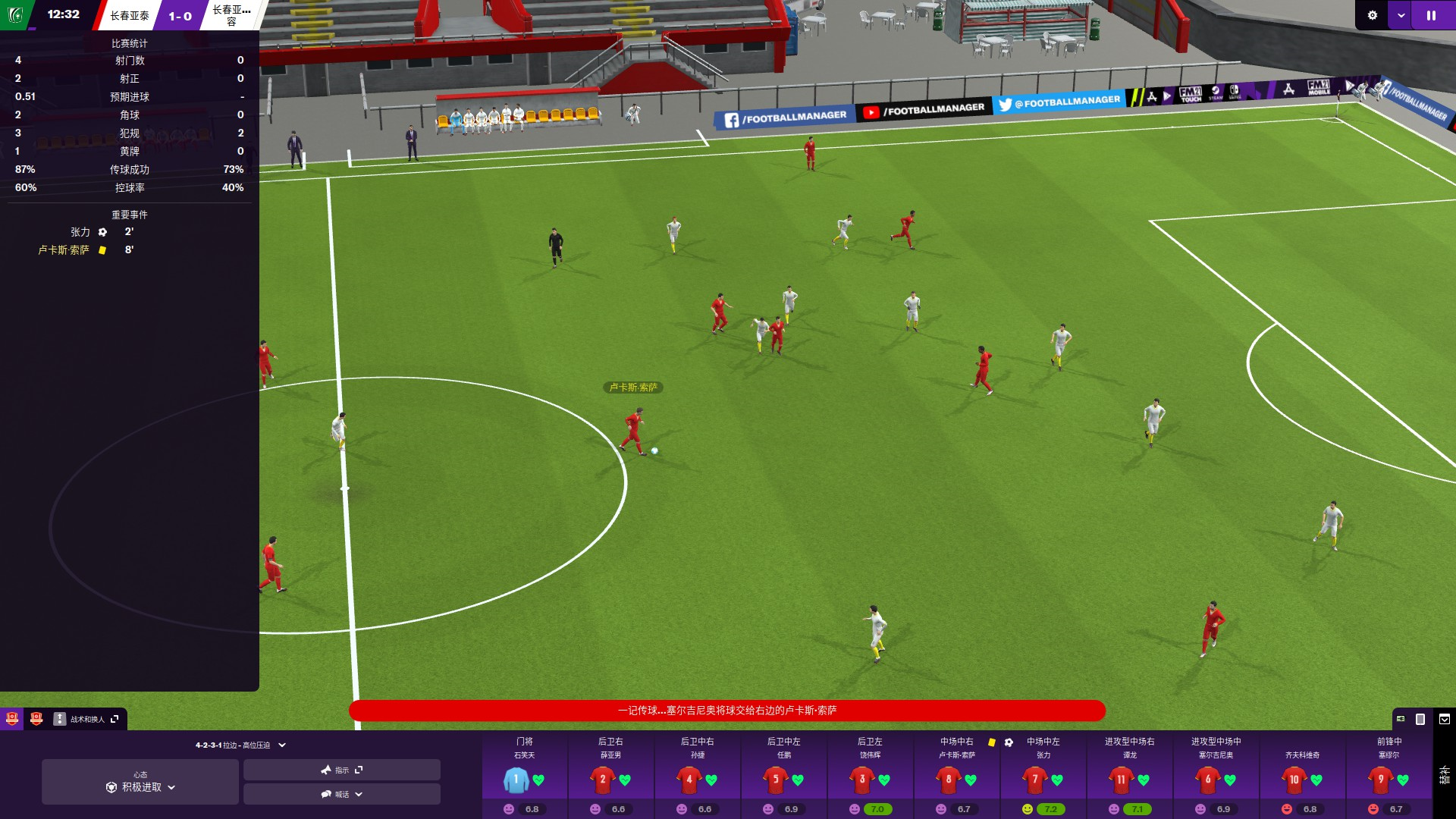This screenshot has height=819, width=1456.
Task: Open the 指示 instructions panel
Action: 341,770
